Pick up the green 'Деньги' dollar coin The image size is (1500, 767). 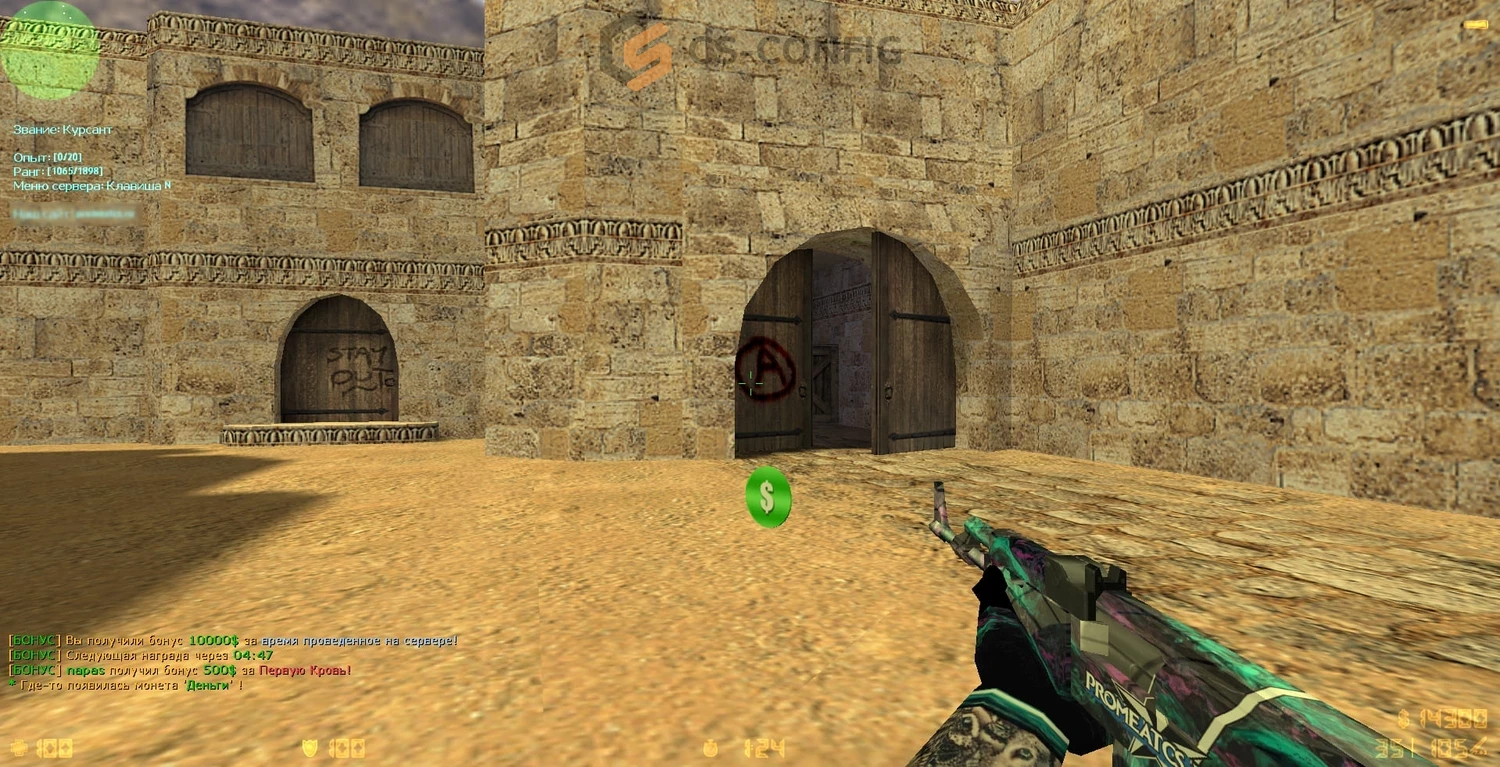(x=767, y=498)
